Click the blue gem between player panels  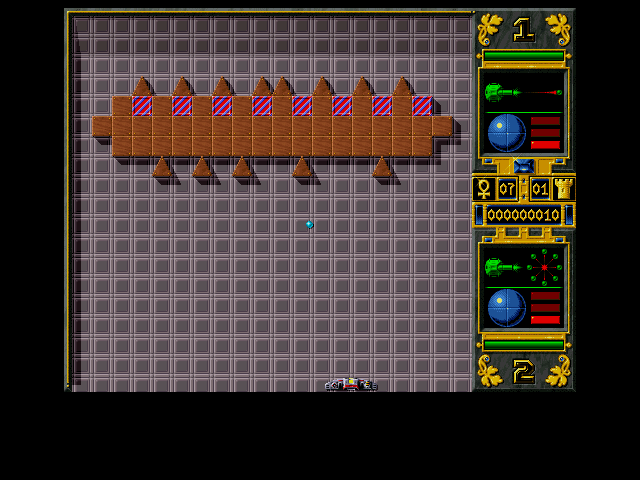523,166
